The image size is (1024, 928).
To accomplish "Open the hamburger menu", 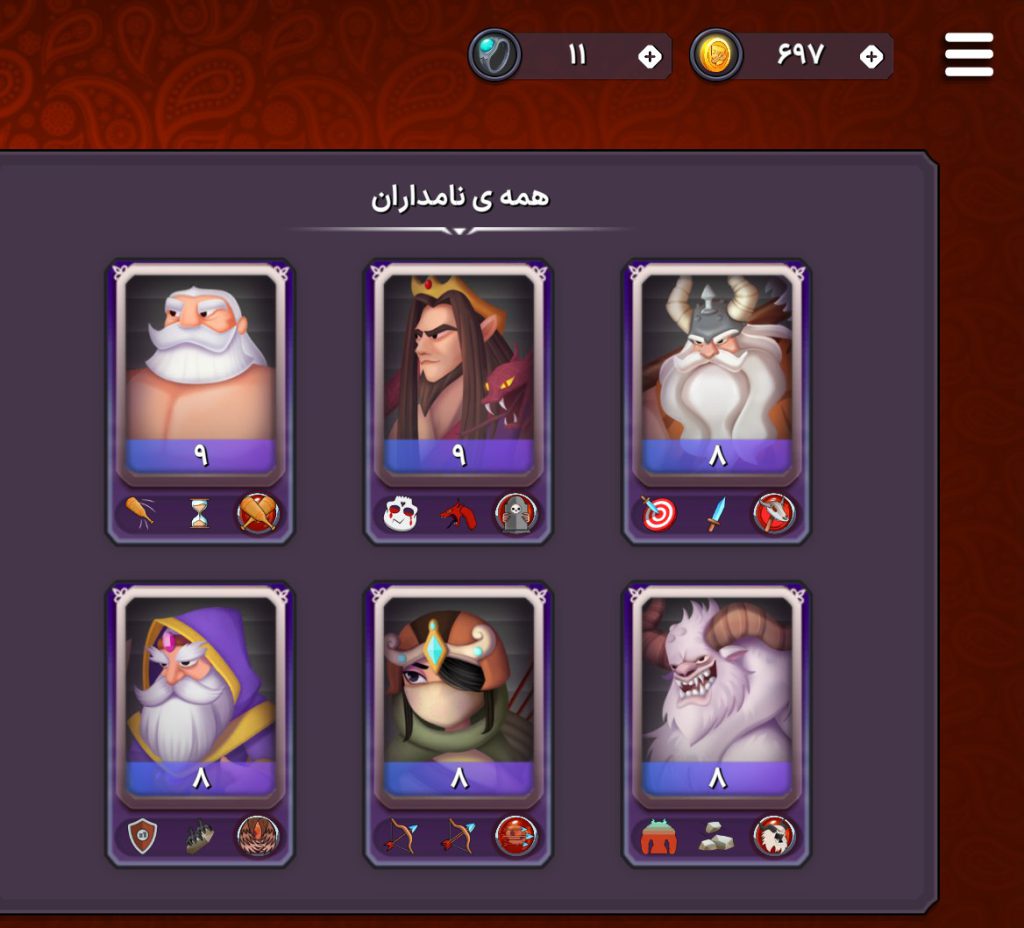I will pyautogui.click(x=968, y=55).
